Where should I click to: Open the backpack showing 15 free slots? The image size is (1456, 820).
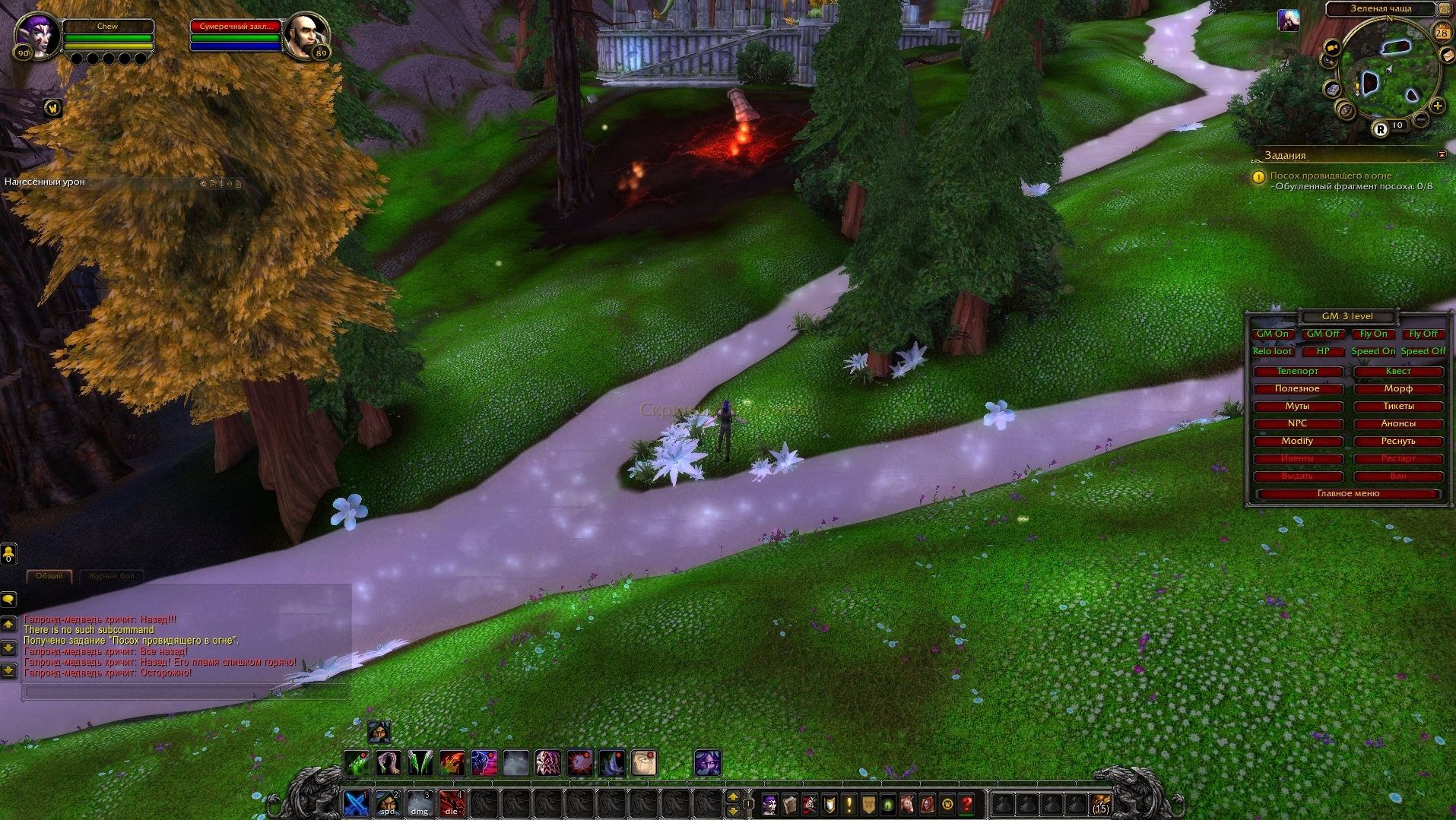[1100, 803]
